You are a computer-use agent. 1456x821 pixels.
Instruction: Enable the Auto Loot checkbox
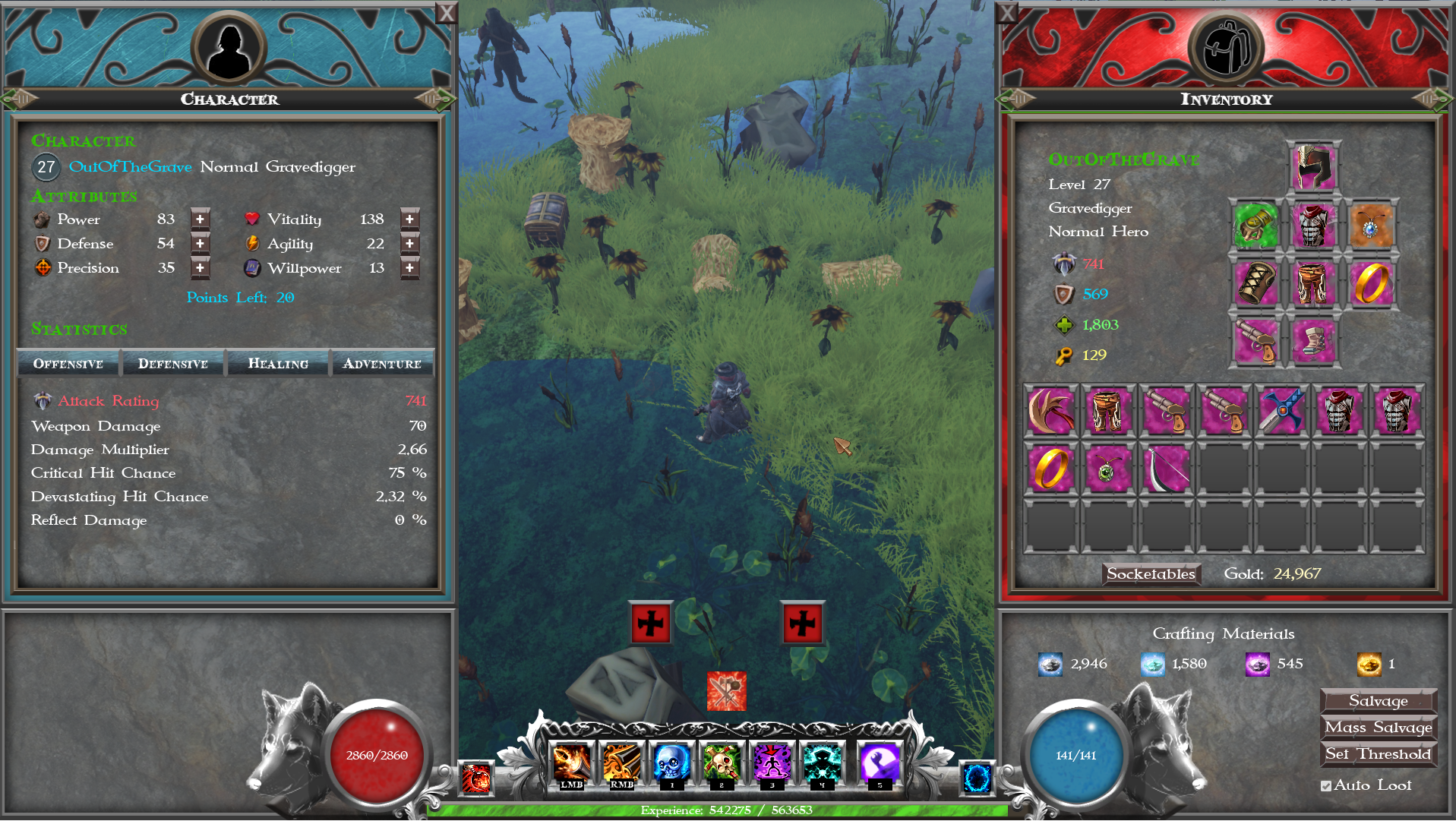1325,785
